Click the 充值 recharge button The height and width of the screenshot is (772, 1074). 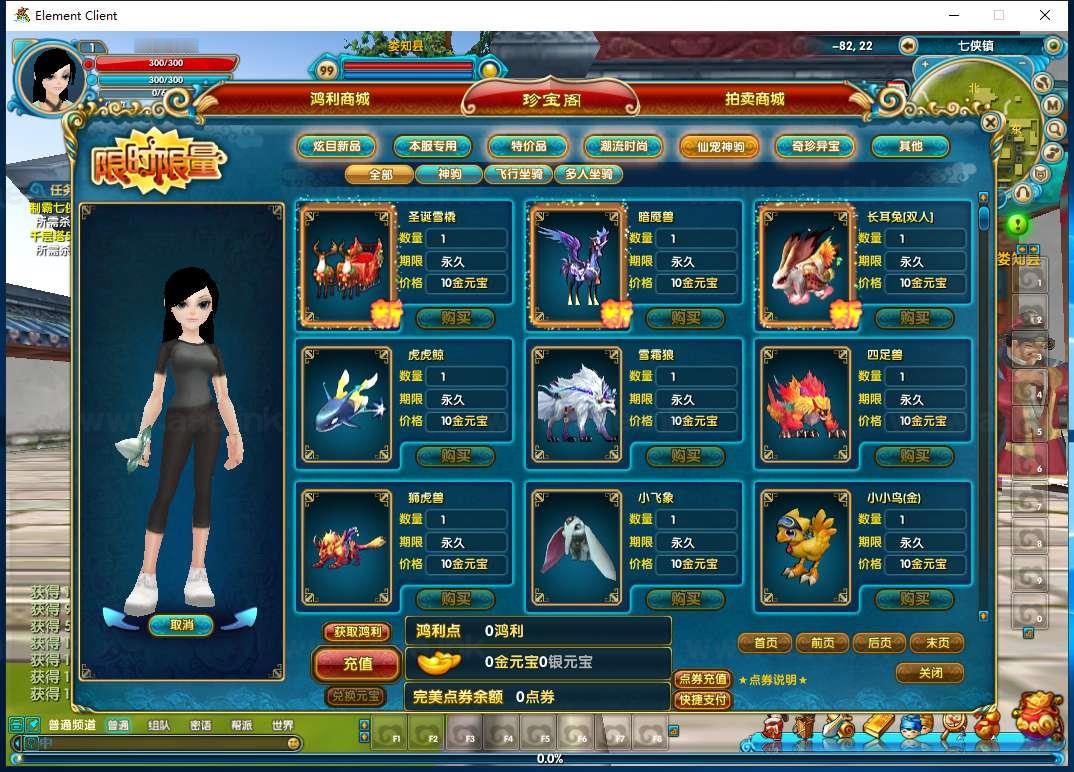pos(357,664)
